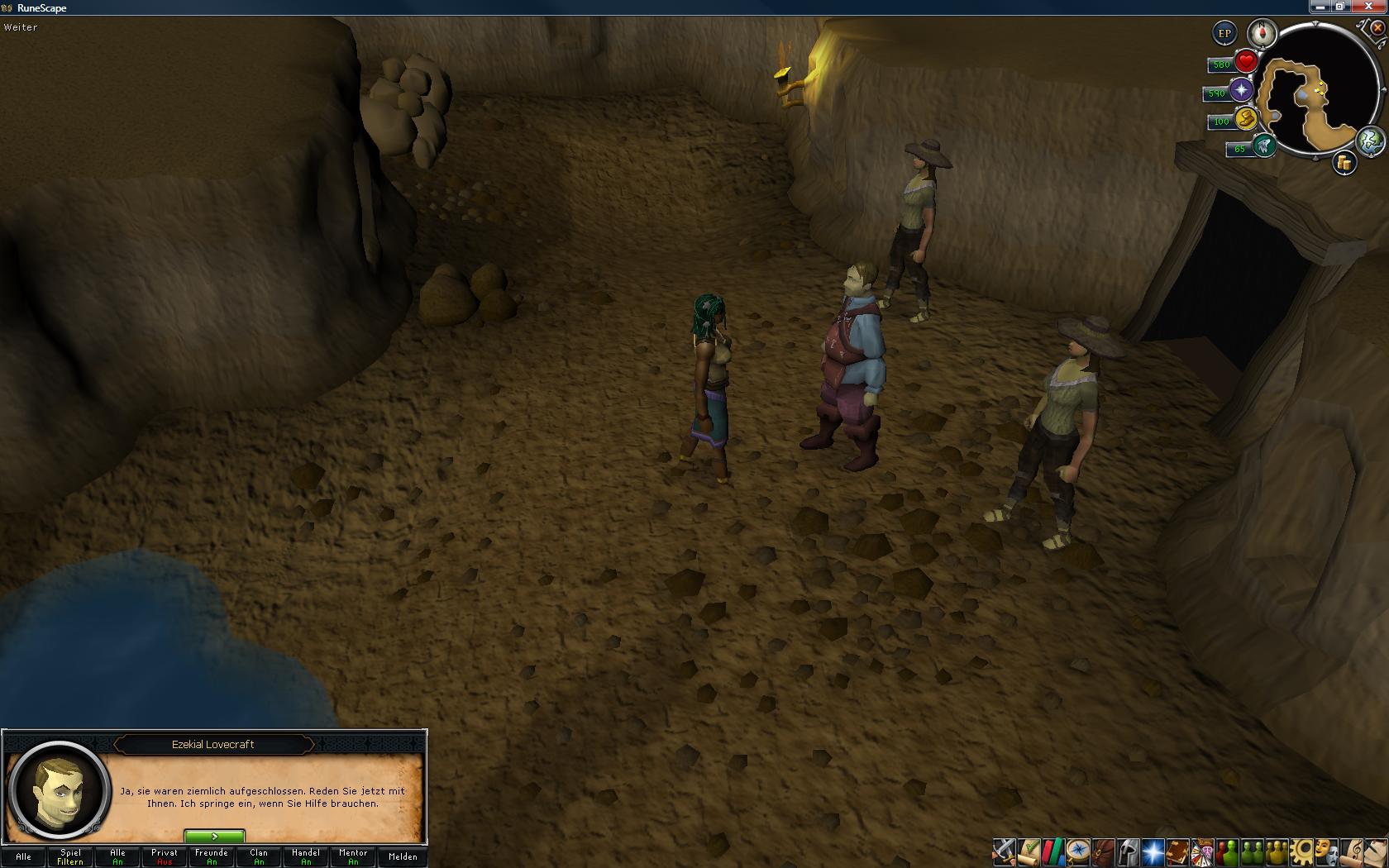
Task: Toggle run with the boot icon
Action: pos(1246,120)
